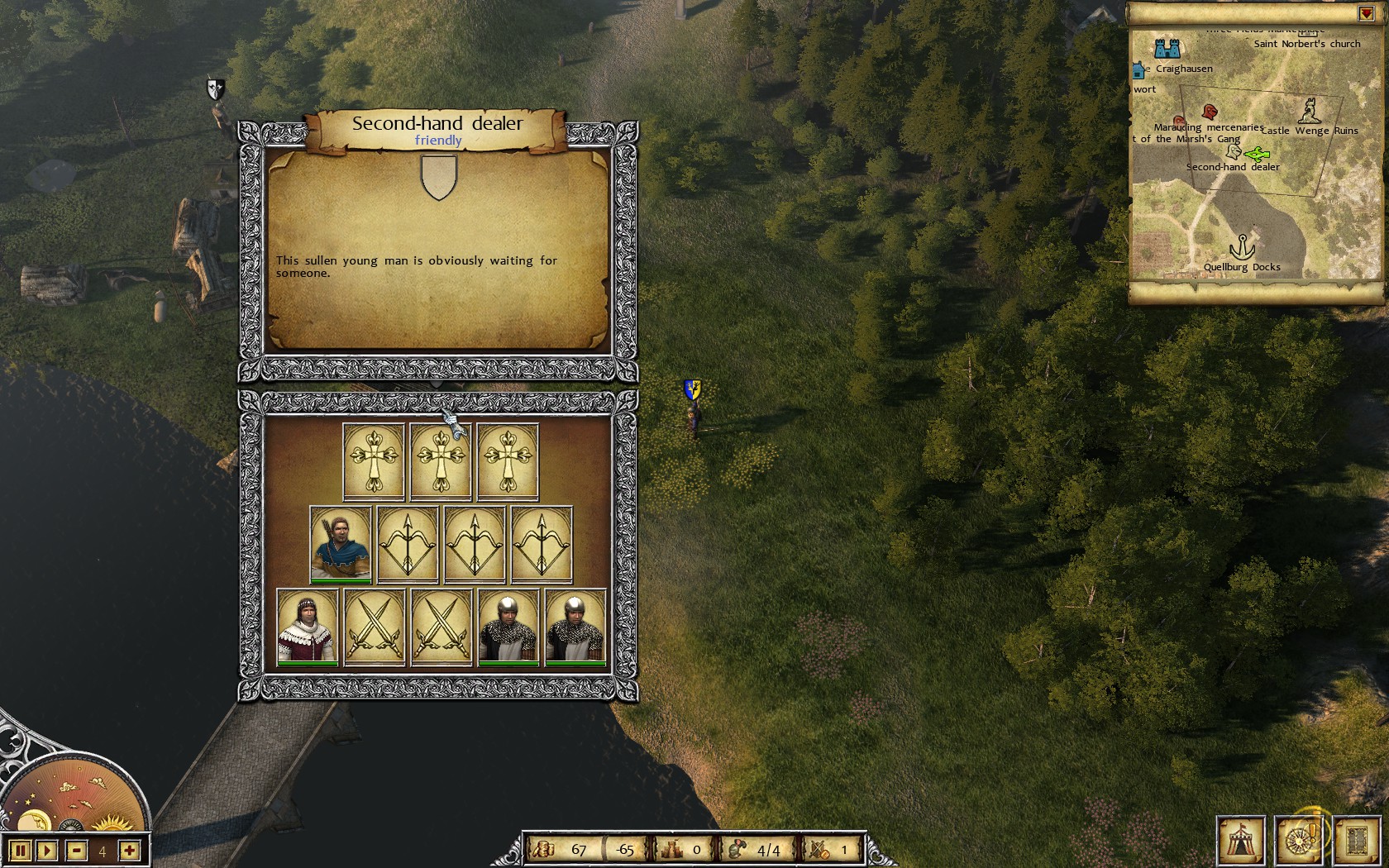Click the Castle Wenge Ruins marker on the minimap

pyautogui.click(x=1309, y=110)
